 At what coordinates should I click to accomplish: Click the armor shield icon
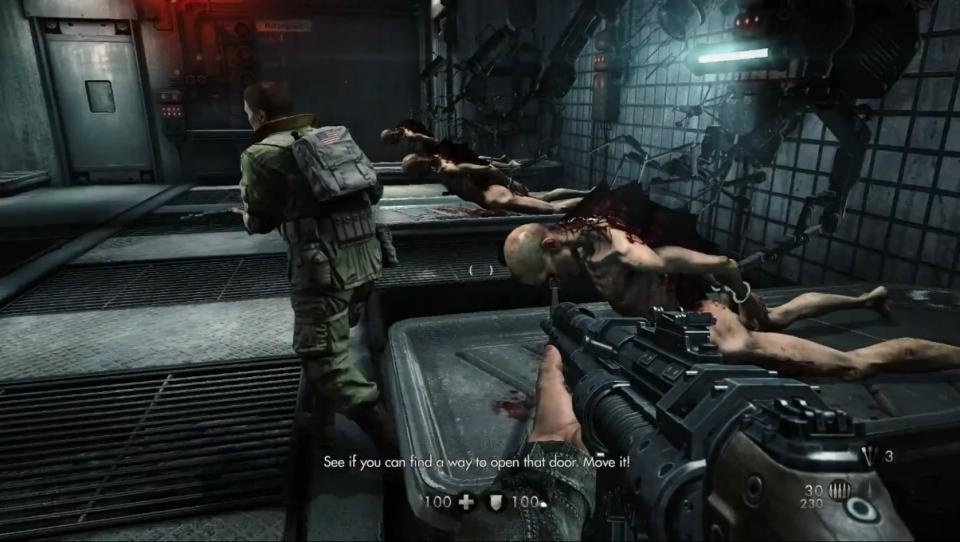pyautogui.click(x=494, y=502)
